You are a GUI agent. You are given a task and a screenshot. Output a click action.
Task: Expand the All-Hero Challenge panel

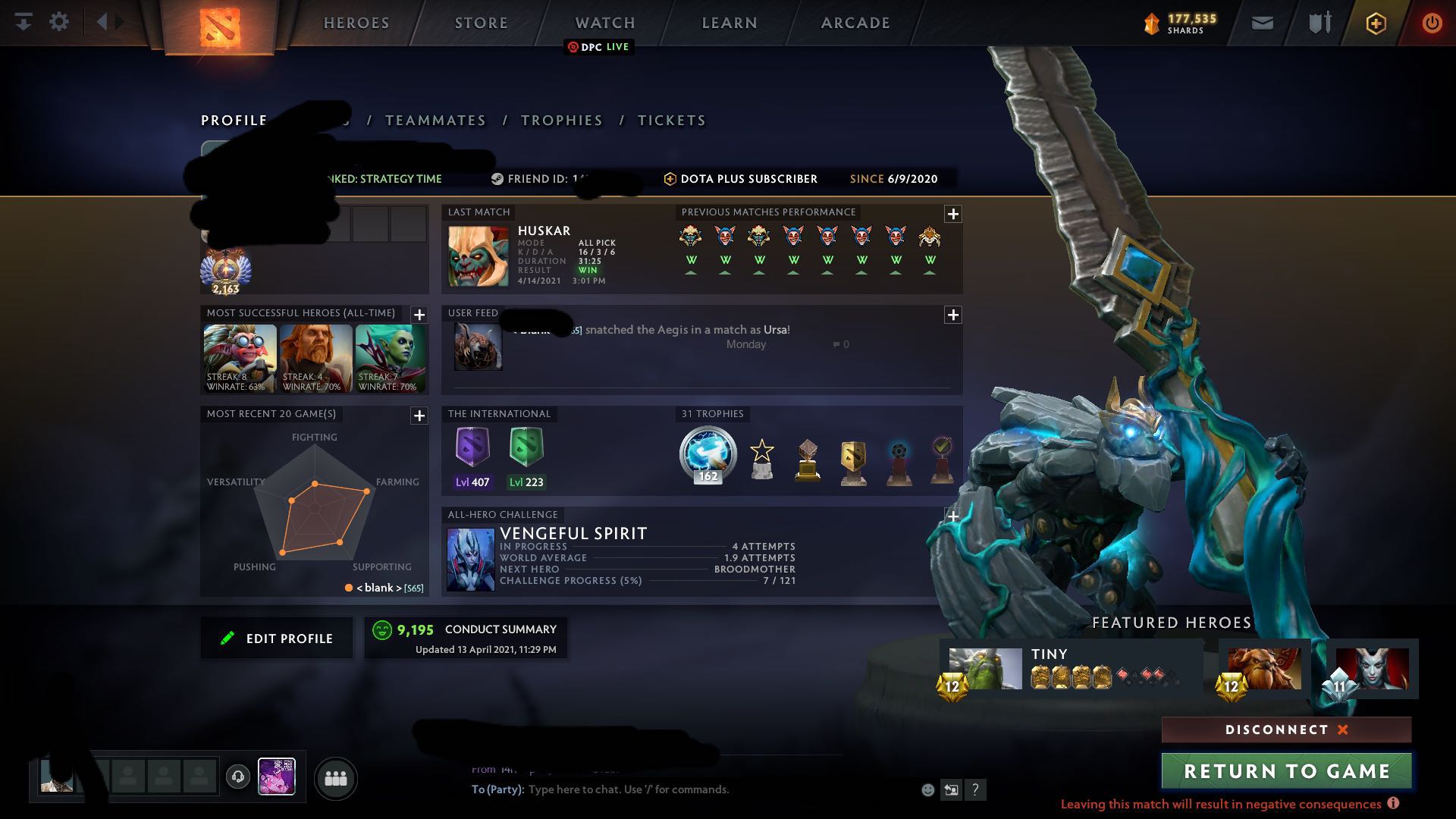pyautogui.click(x=952, y=515)
